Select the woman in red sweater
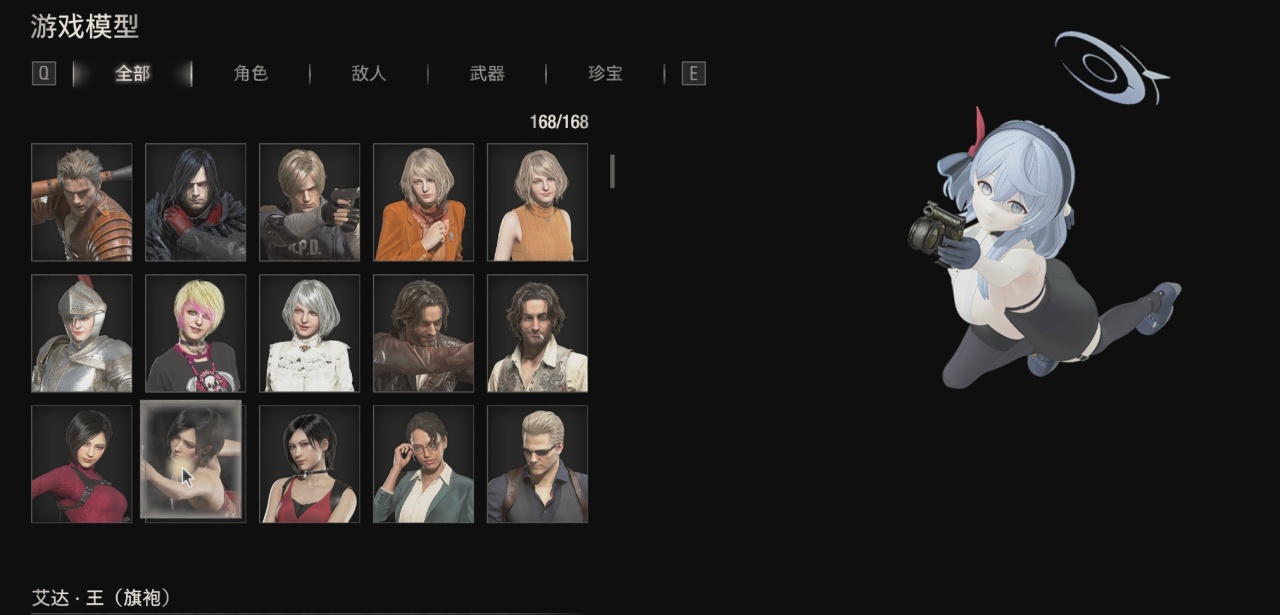The image size is (1280, 615). (x=82, y=464)
